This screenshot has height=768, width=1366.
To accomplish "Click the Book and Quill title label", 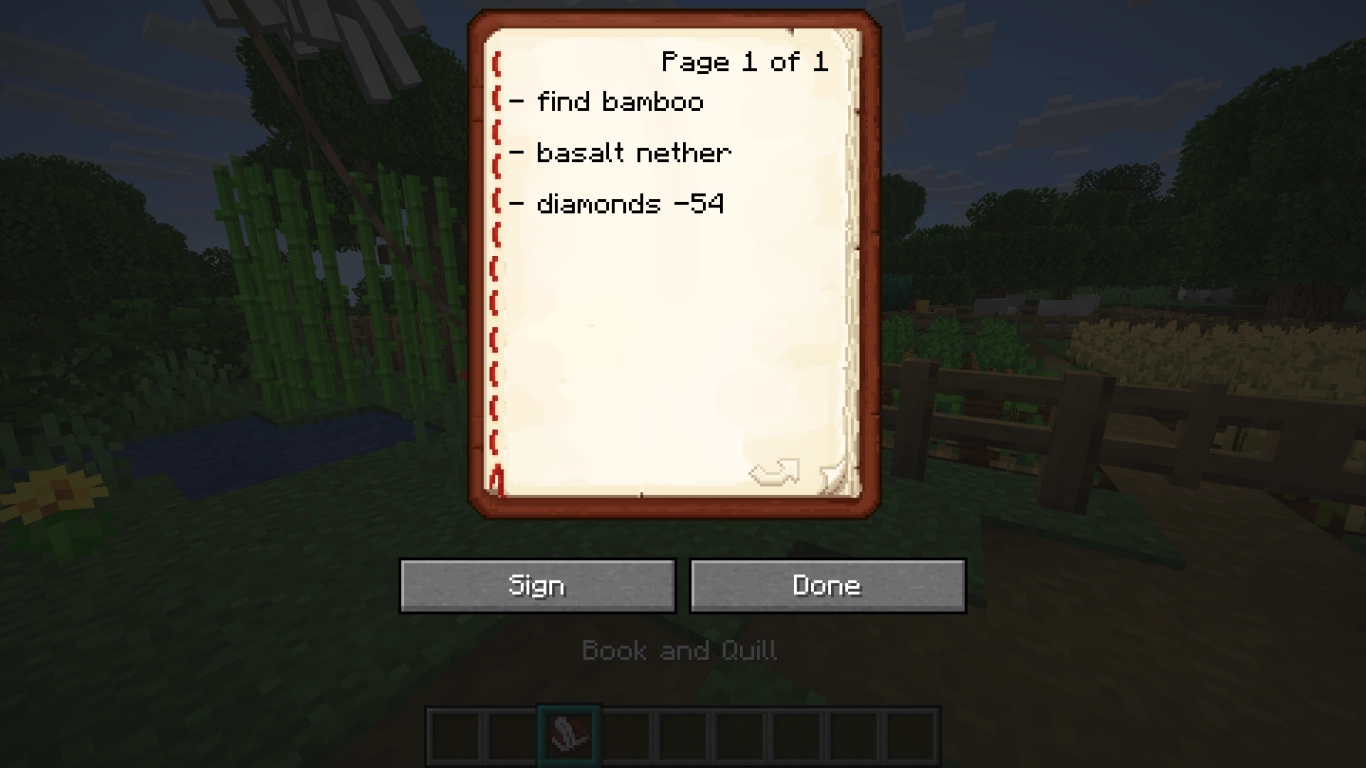I will pos(680,650).
